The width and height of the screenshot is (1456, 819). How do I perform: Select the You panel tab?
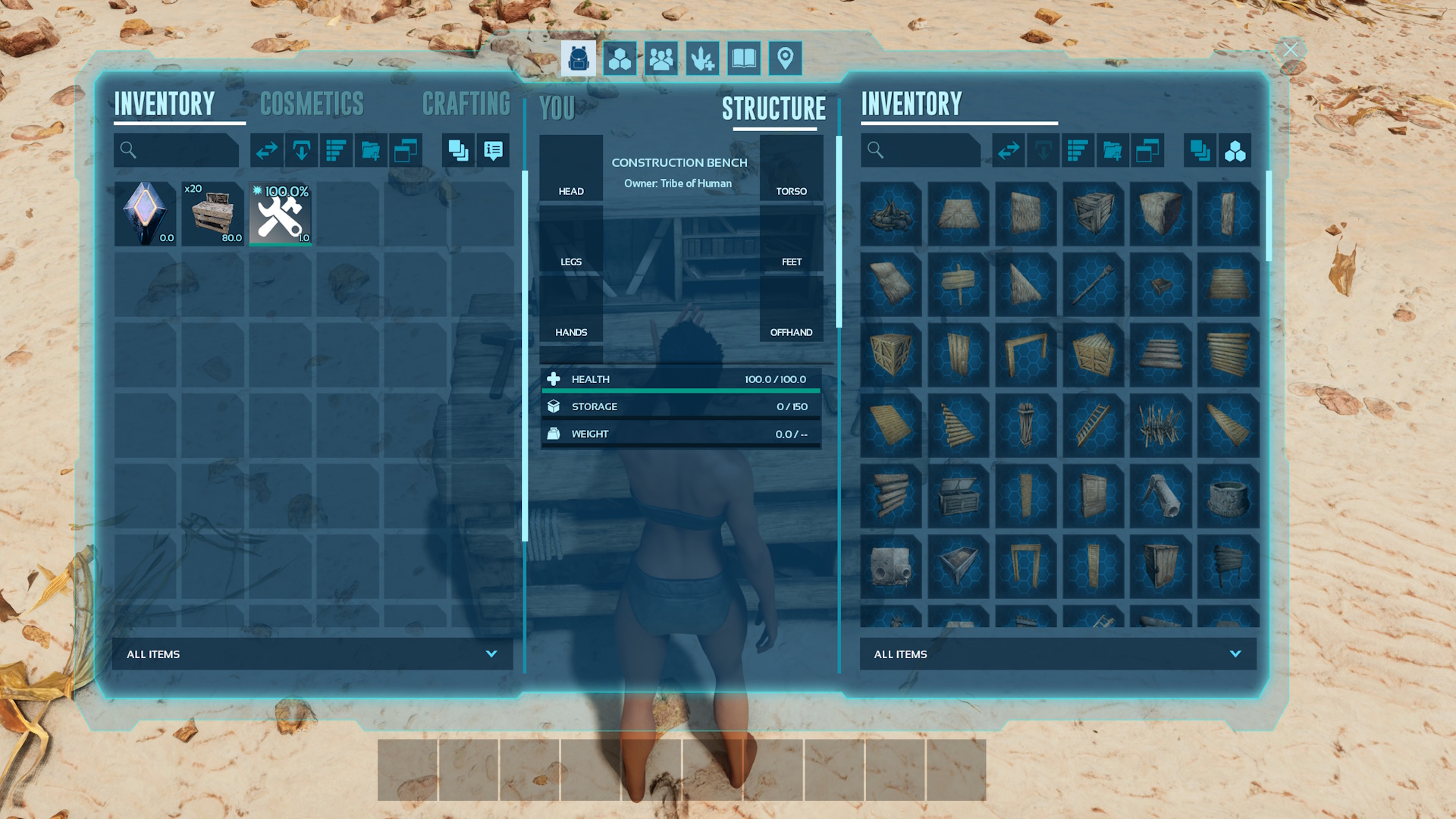[557, 109]
